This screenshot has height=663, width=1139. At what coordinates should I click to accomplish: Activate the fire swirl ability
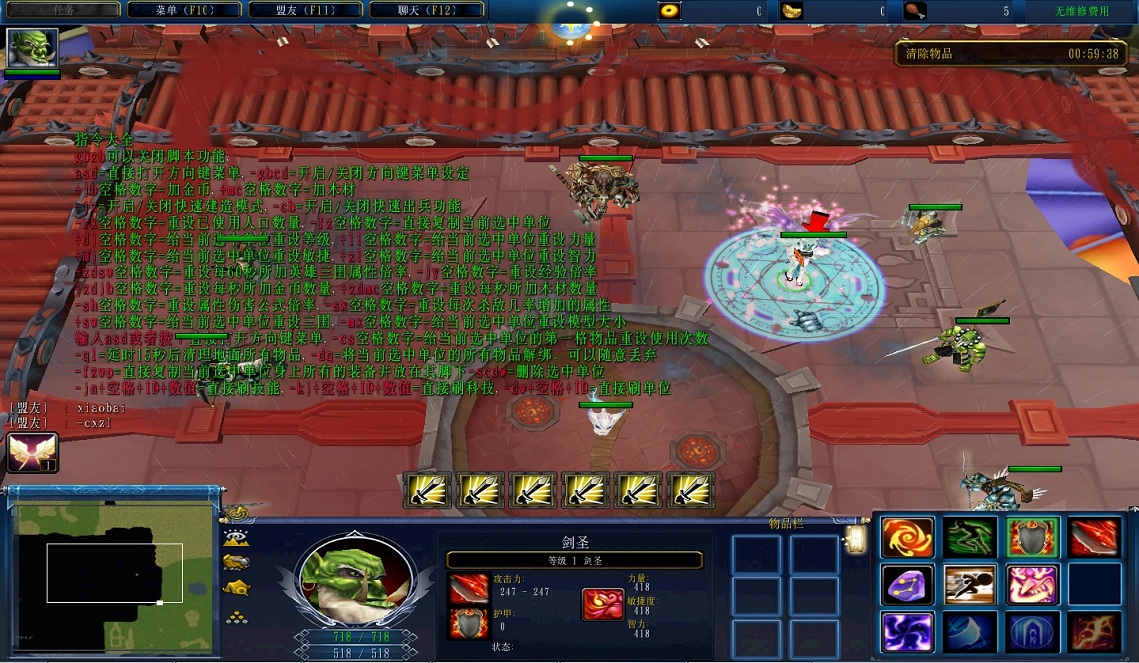[x=907, y=538]
